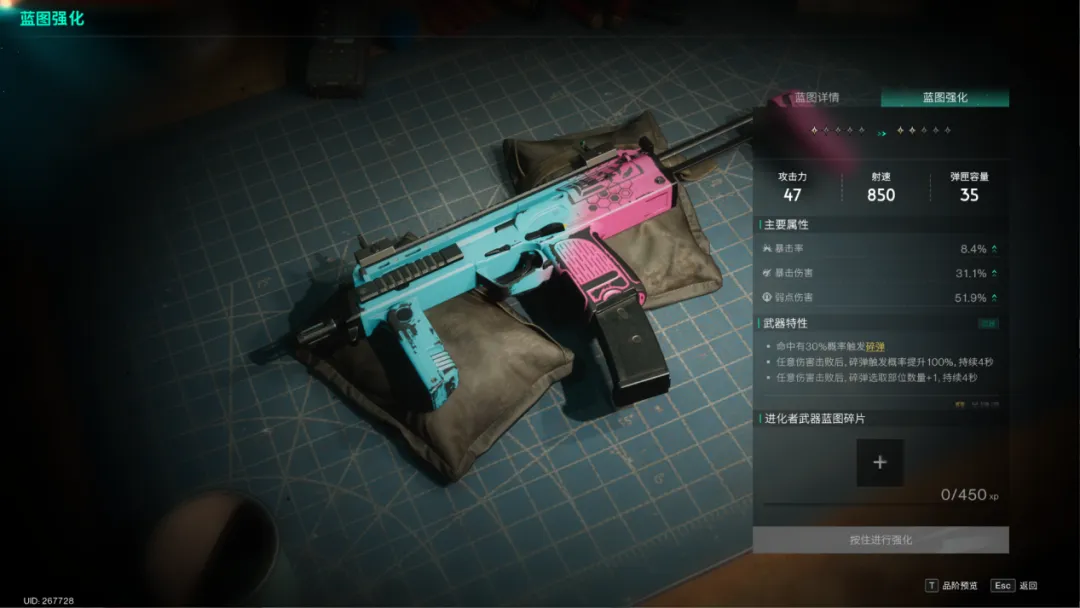Select the 蓝图强化 tab

[945, 98]
